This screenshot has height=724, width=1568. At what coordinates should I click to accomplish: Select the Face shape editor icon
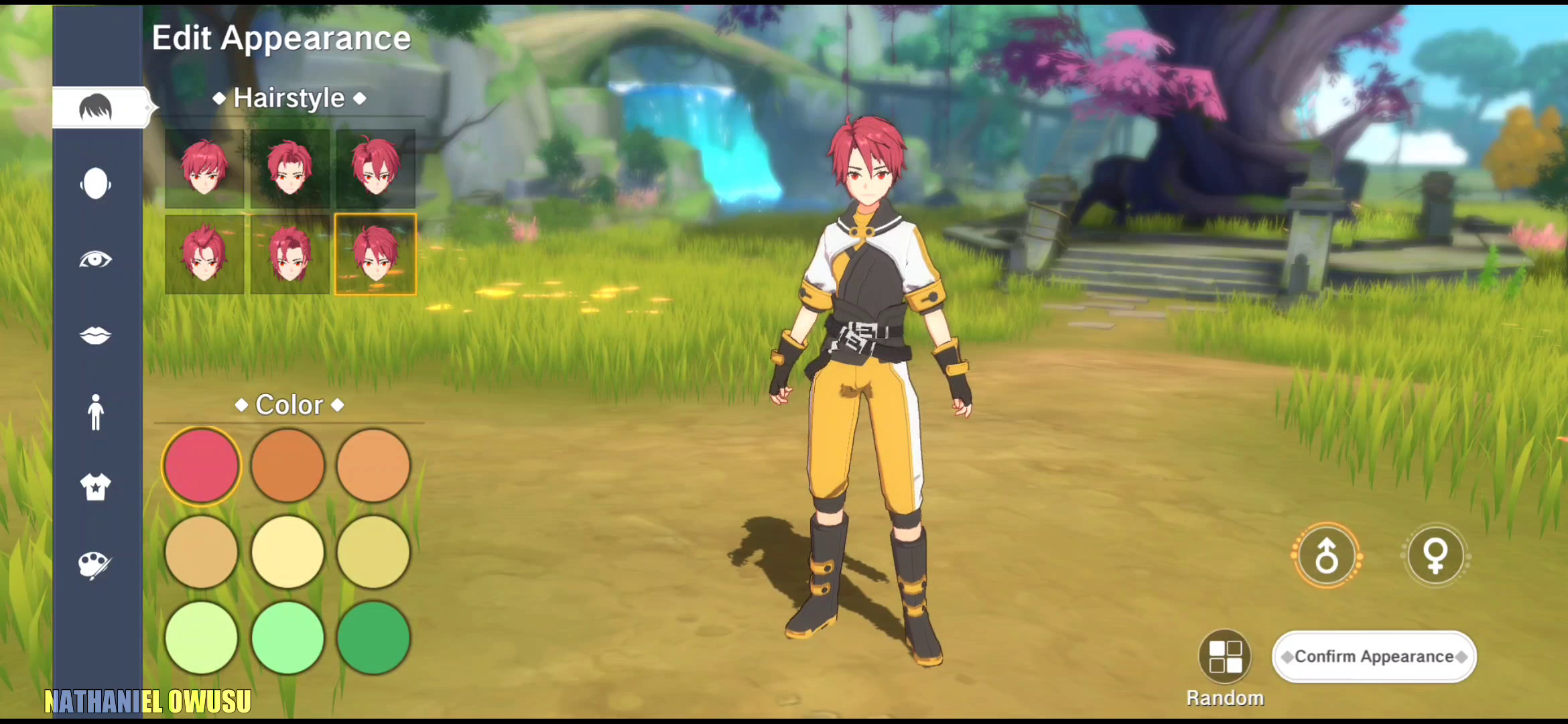pyautogui.click(x=96, y=182)
